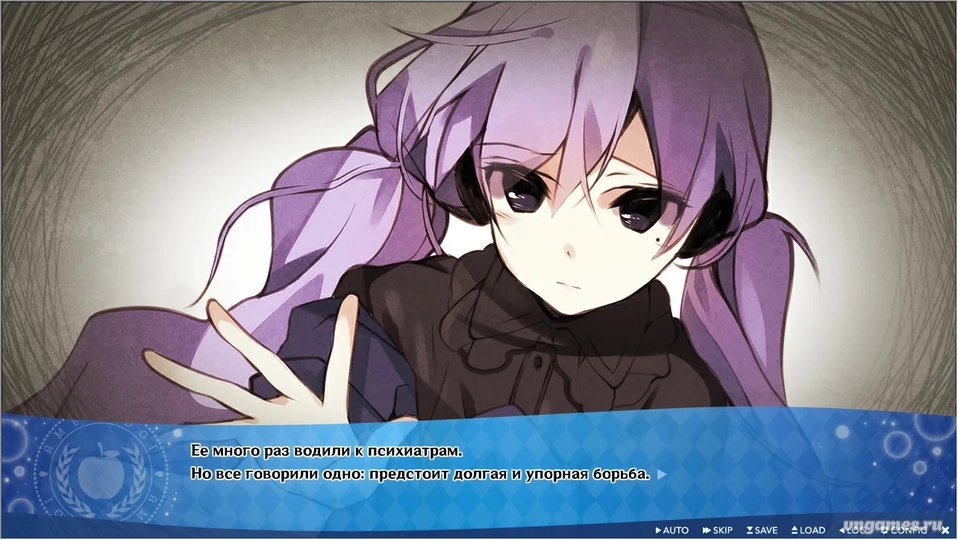
Task: Open the CONFIG settings screen
Action: pyautogui.click(x=905, y=530)
